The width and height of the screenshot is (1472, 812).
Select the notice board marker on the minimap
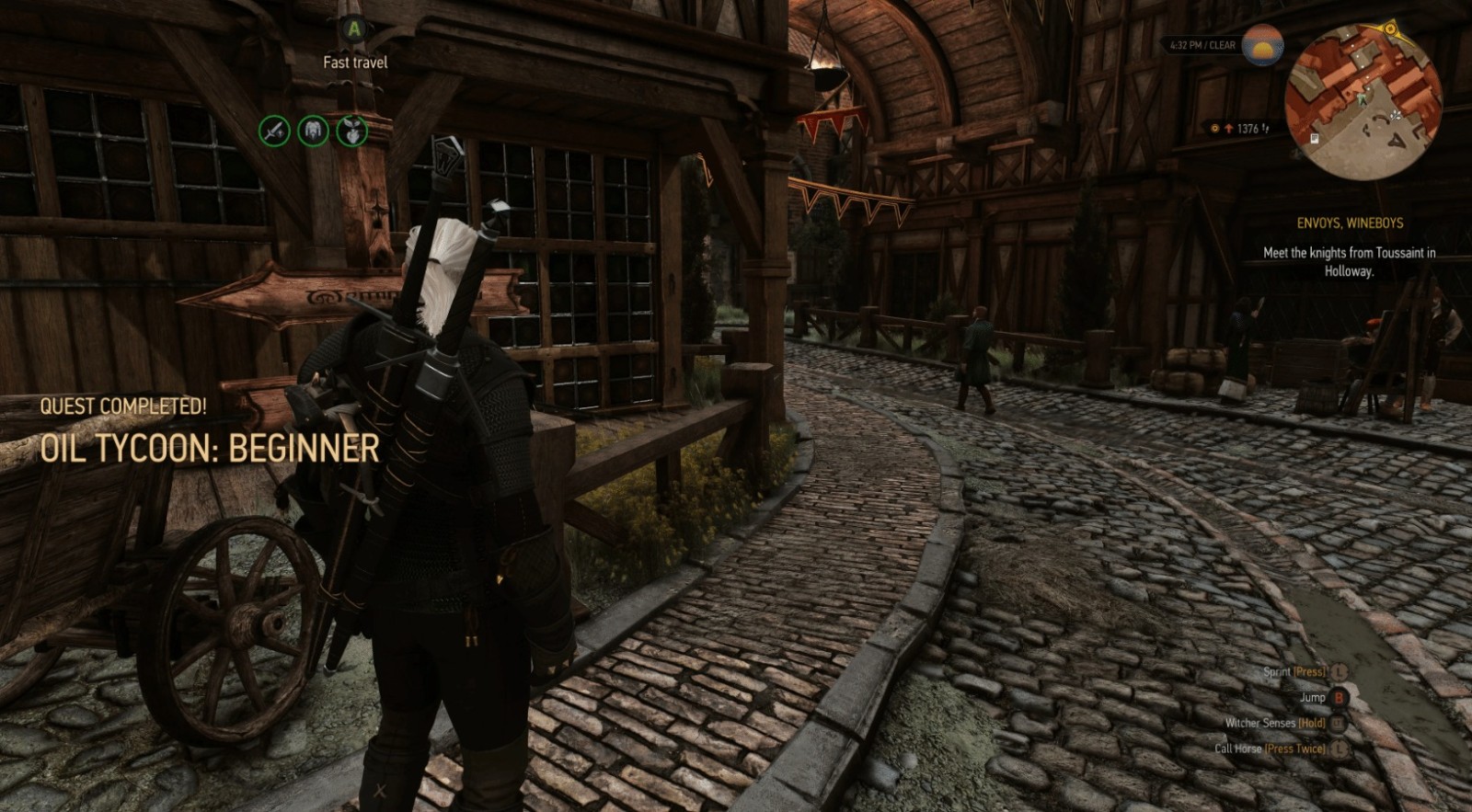[x=1316, y=139]
